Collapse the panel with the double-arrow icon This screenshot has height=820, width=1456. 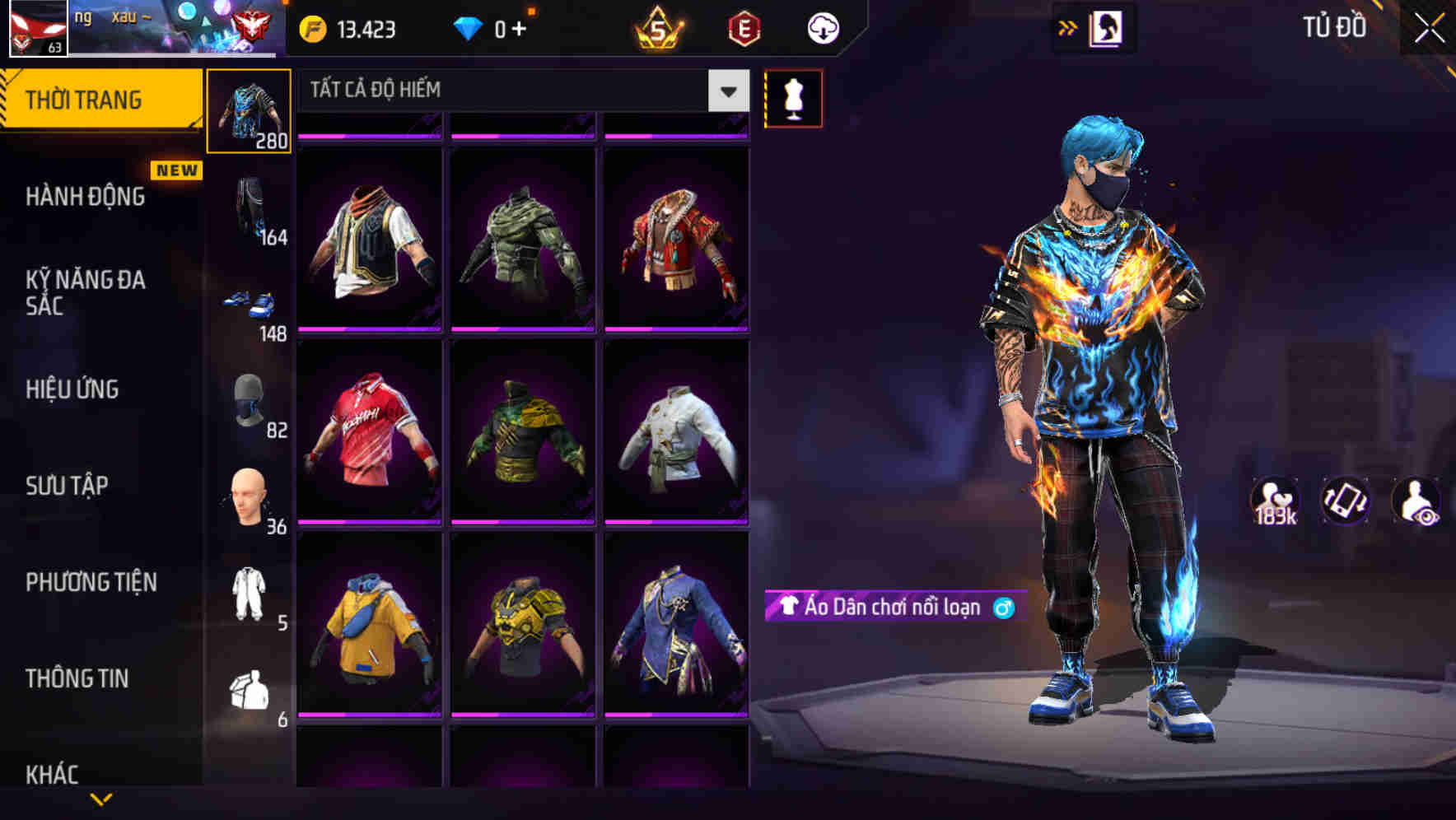coord(1068,27)
